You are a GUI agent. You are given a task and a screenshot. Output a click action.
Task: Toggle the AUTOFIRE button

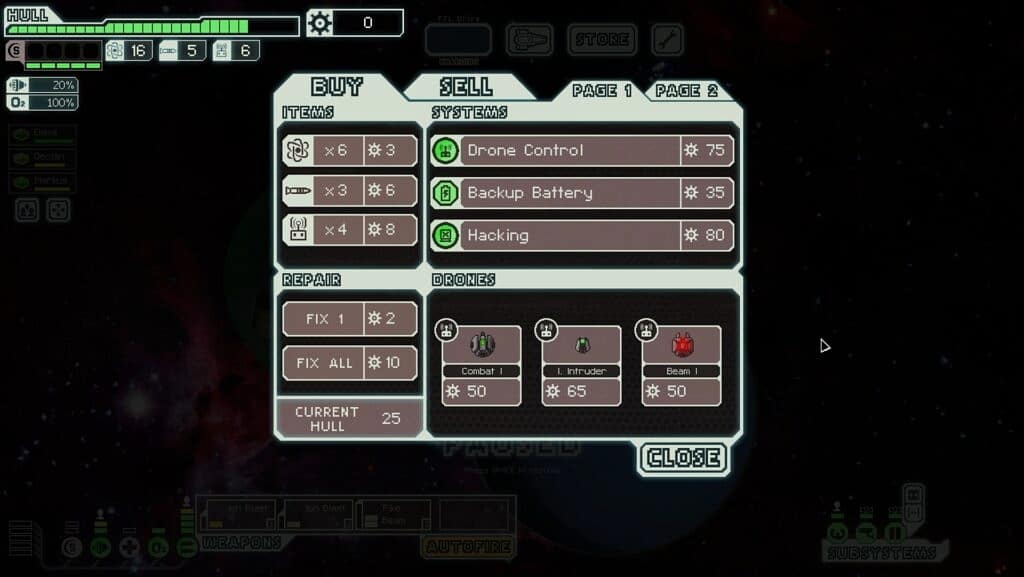click(468, 546)
